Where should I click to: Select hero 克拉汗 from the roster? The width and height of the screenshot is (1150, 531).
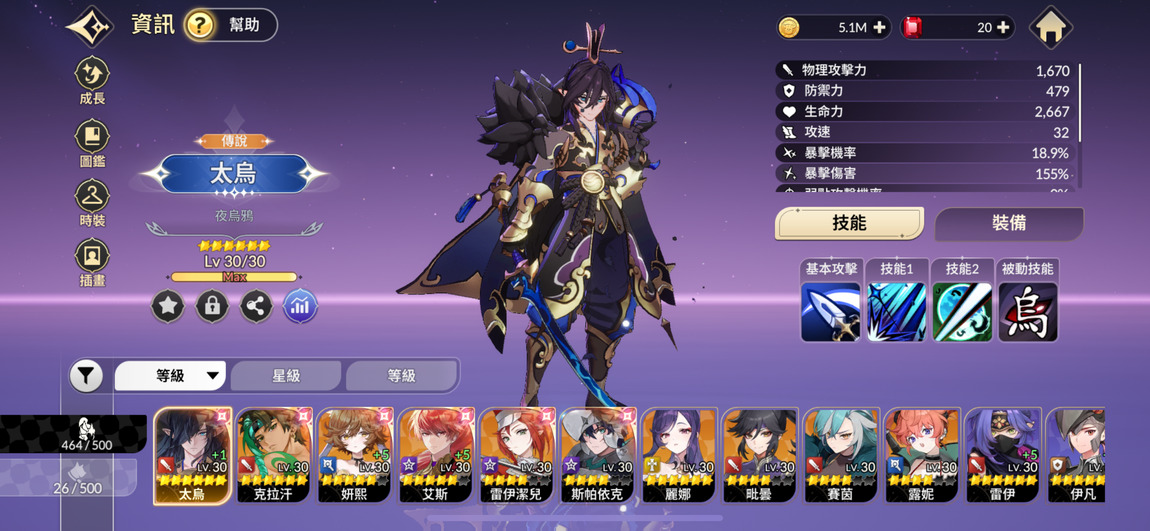[274, 454]
